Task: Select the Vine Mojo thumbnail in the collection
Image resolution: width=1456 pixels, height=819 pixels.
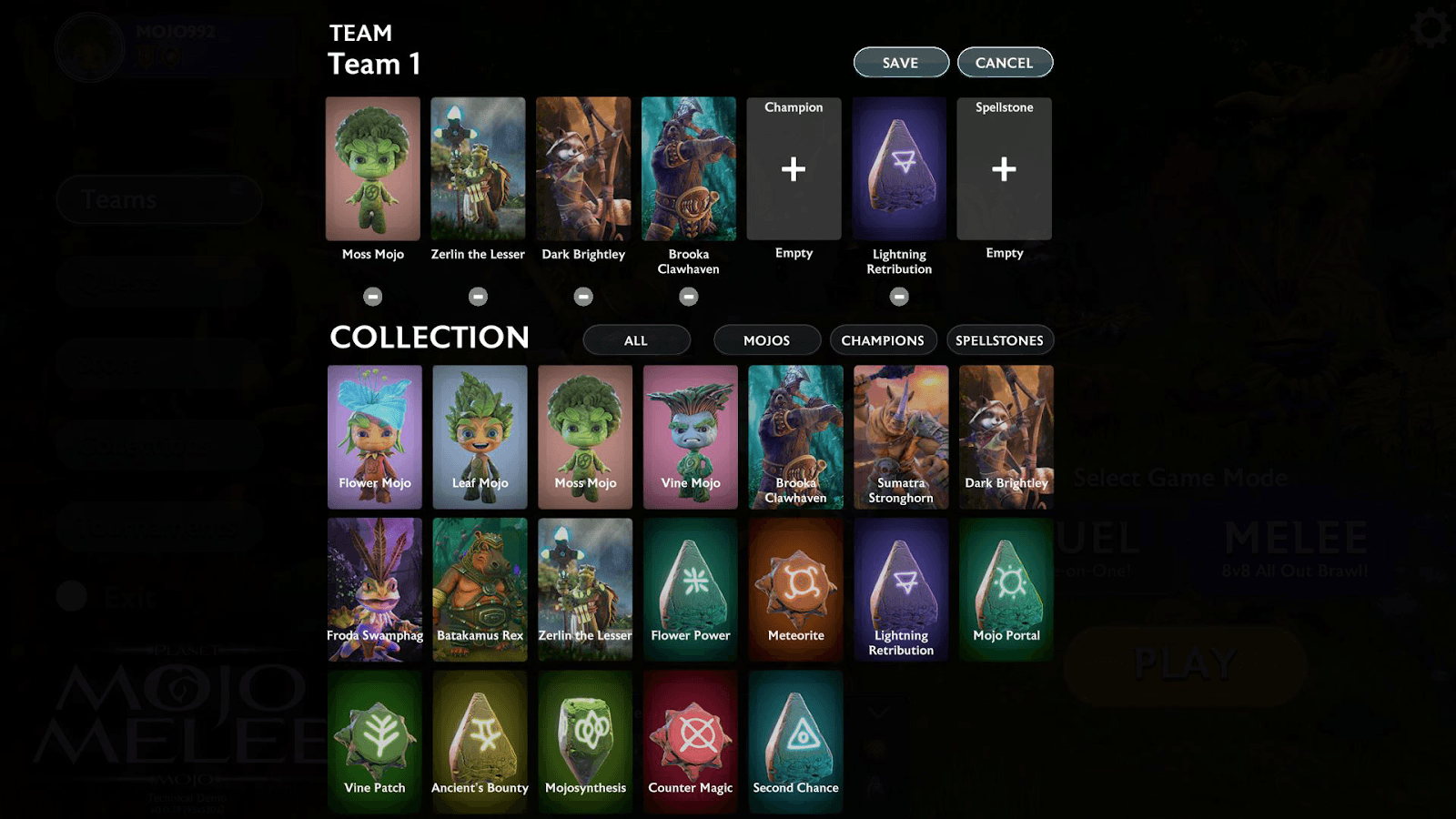Action: click(690, 437)
